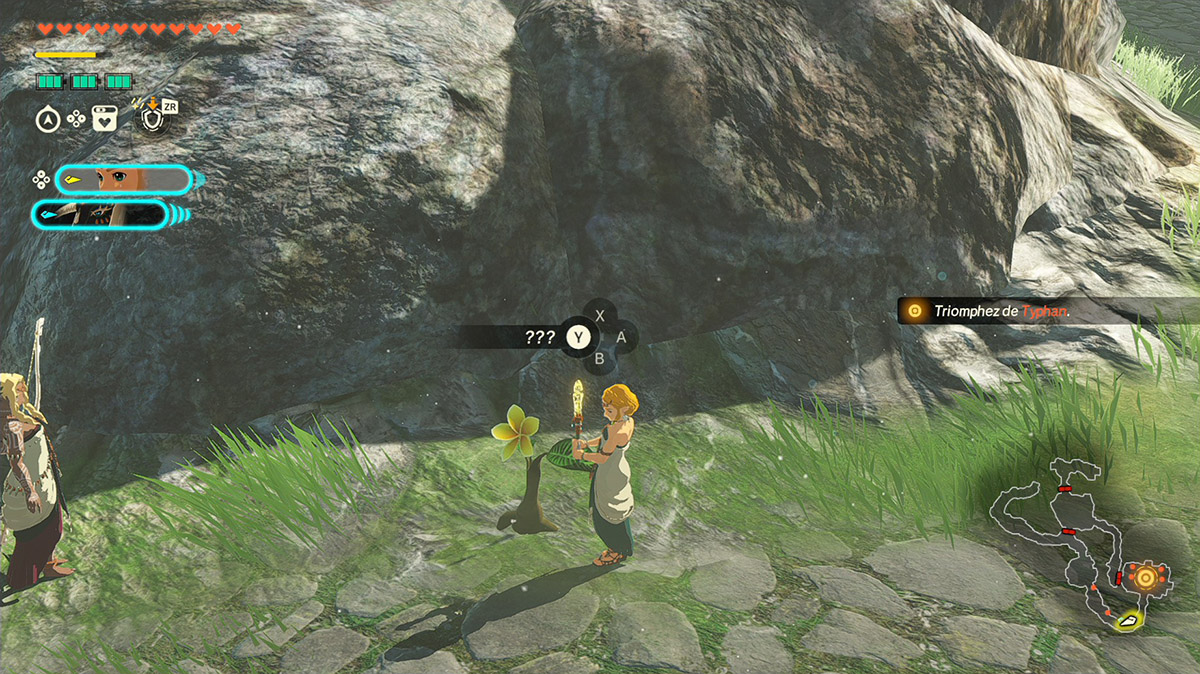1200x674 pixels.
Task: Open the map via the compass arrow icon
Action: [x=47, y=119]
